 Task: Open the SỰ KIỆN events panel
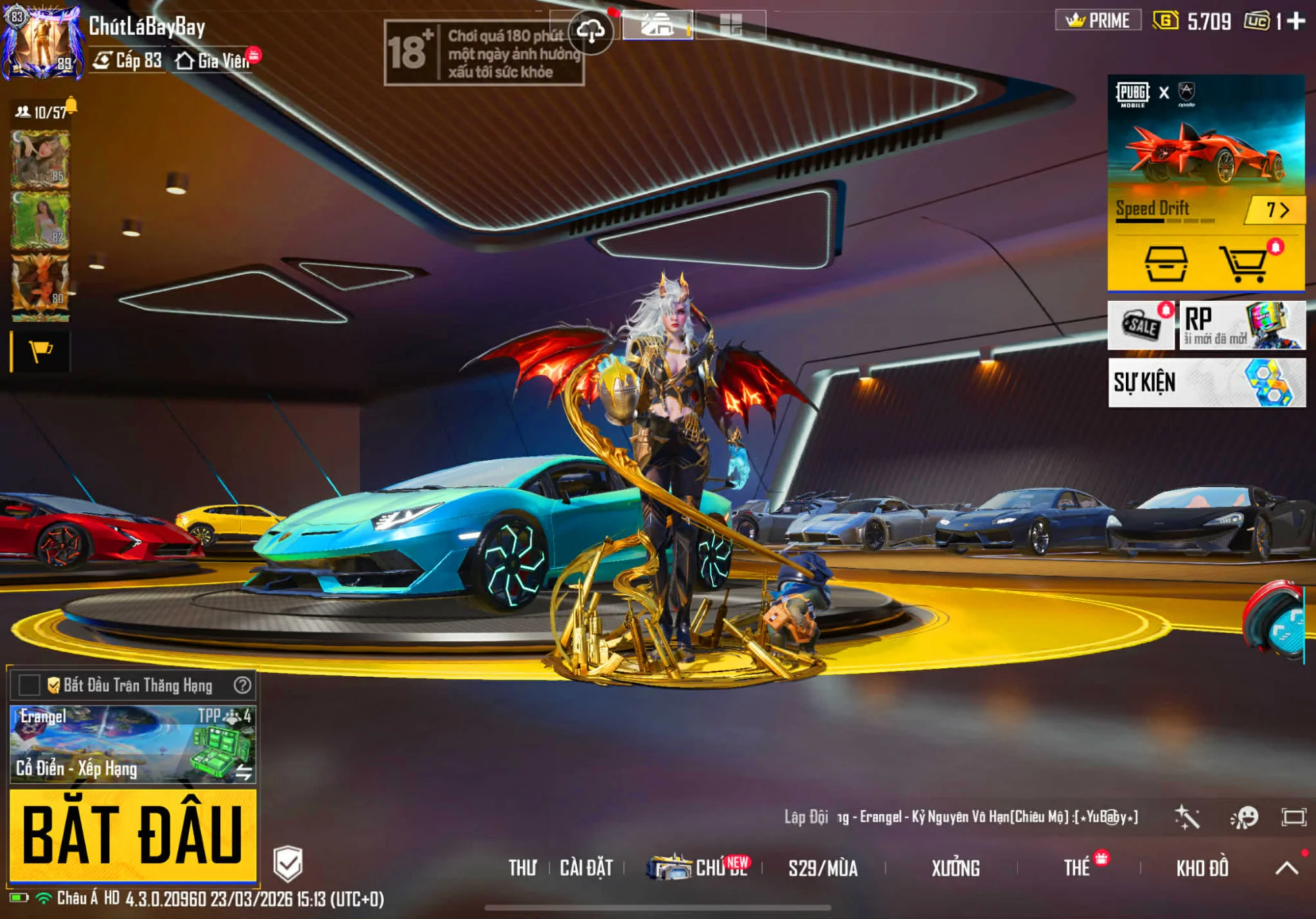point(1206,382)
